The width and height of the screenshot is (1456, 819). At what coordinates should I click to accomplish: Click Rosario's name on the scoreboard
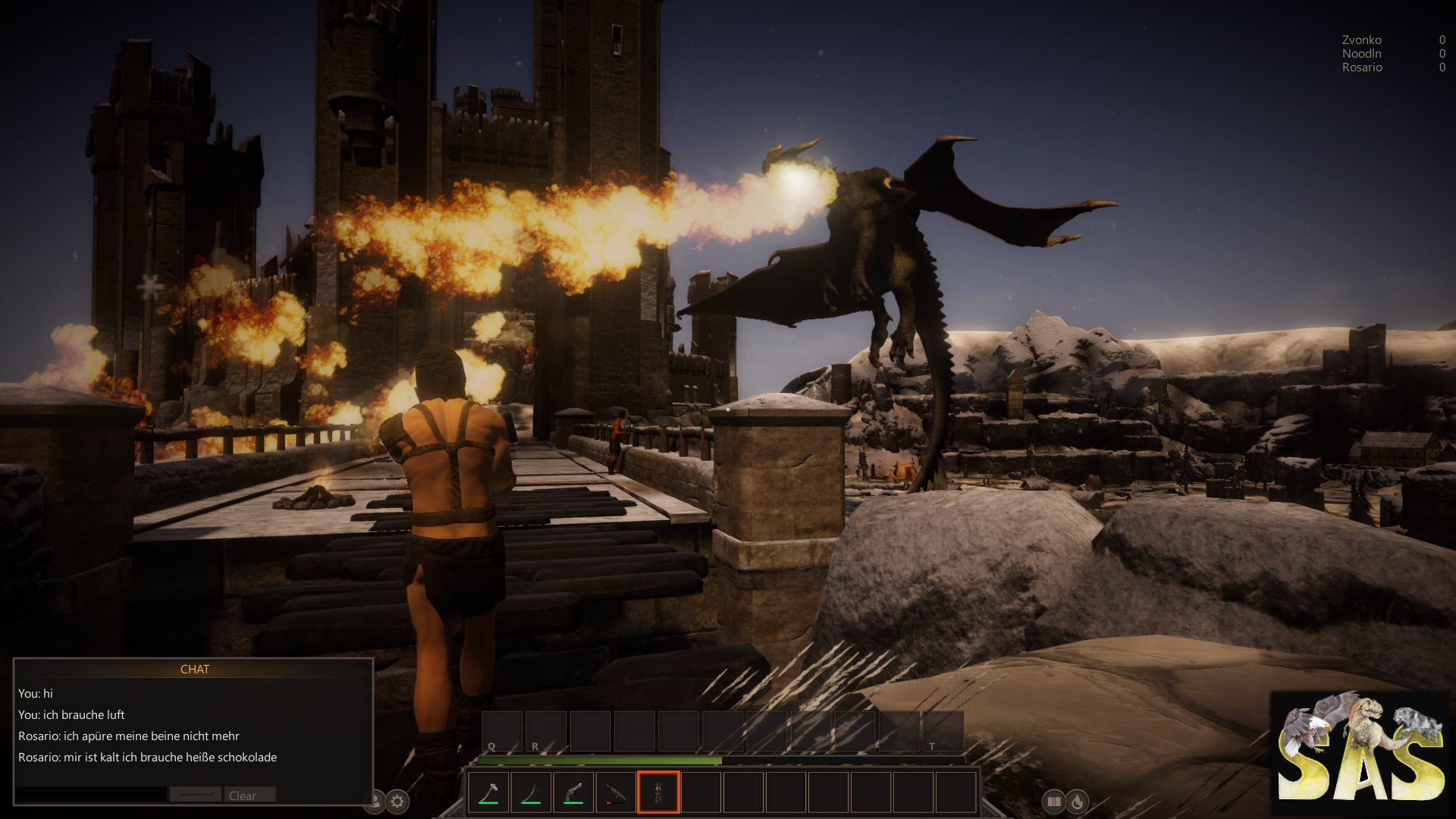[1360, 67]
